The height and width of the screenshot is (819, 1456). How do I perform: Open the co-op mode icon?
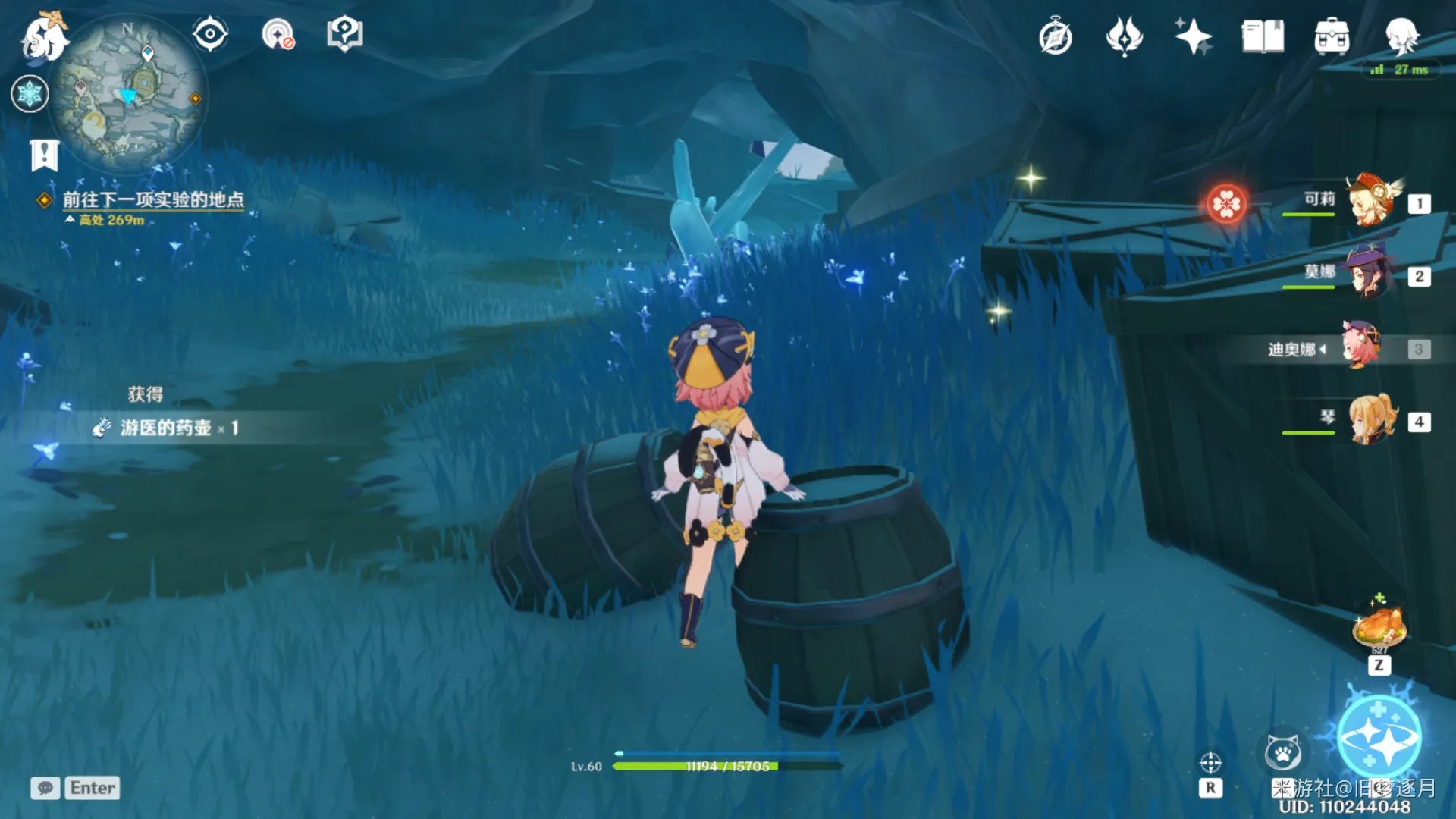point(278,35)
